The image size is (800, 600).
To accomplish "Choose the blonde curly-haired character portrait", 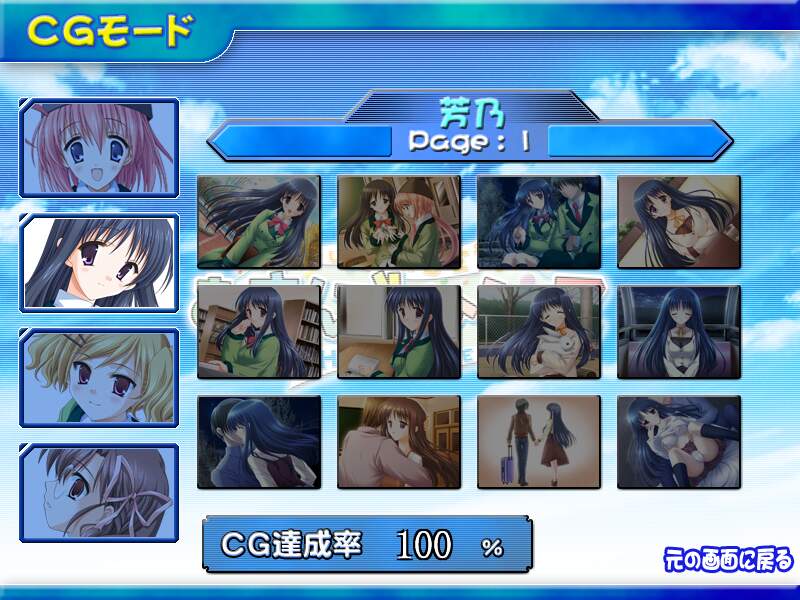I will [99, 376].
